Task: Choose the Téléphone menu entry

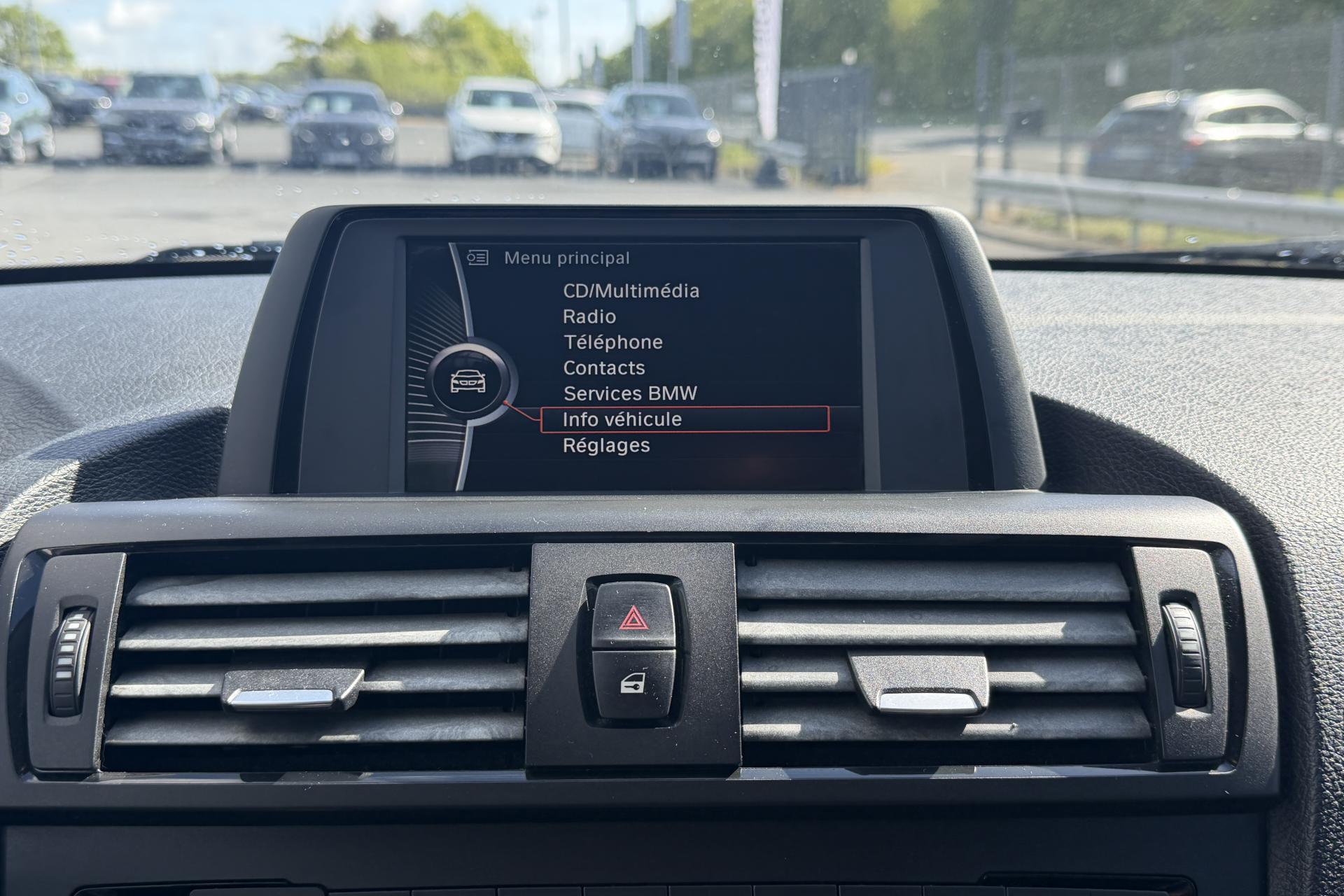Action: point(613,342)
